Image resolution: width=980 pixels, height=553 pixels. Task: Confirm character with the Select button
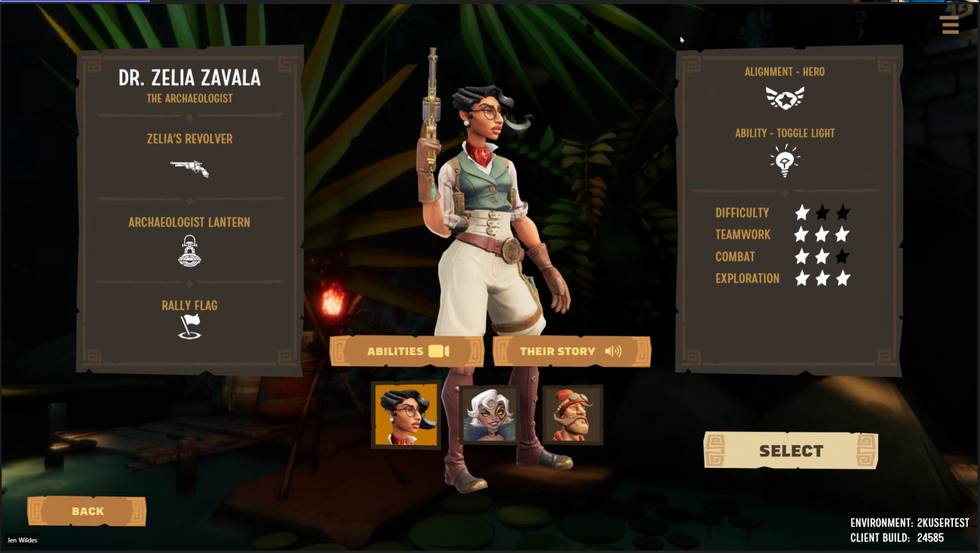coord(790,451)
